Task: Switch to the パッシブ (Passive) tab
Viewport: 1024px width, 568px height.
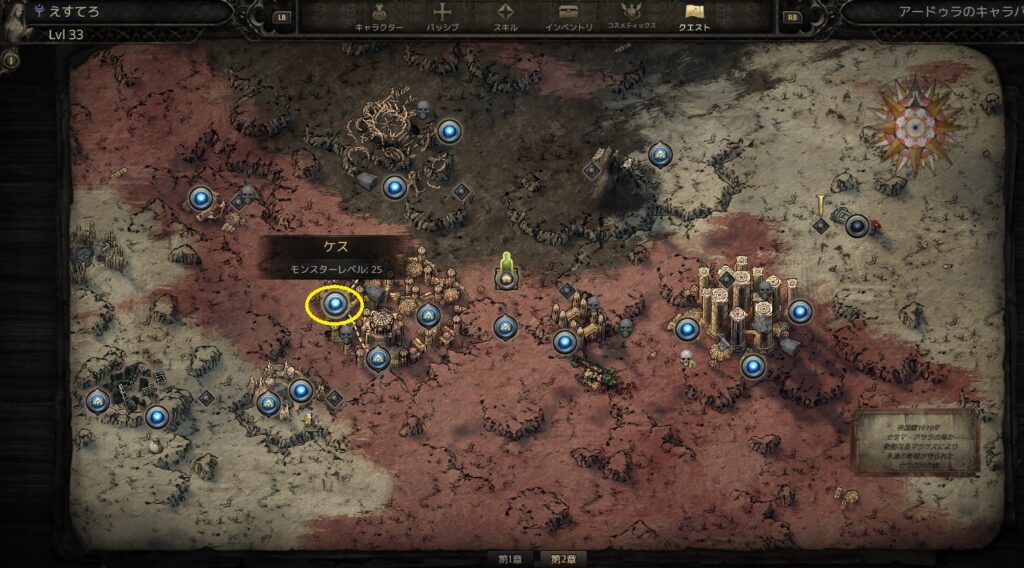Action: point(442,18)
